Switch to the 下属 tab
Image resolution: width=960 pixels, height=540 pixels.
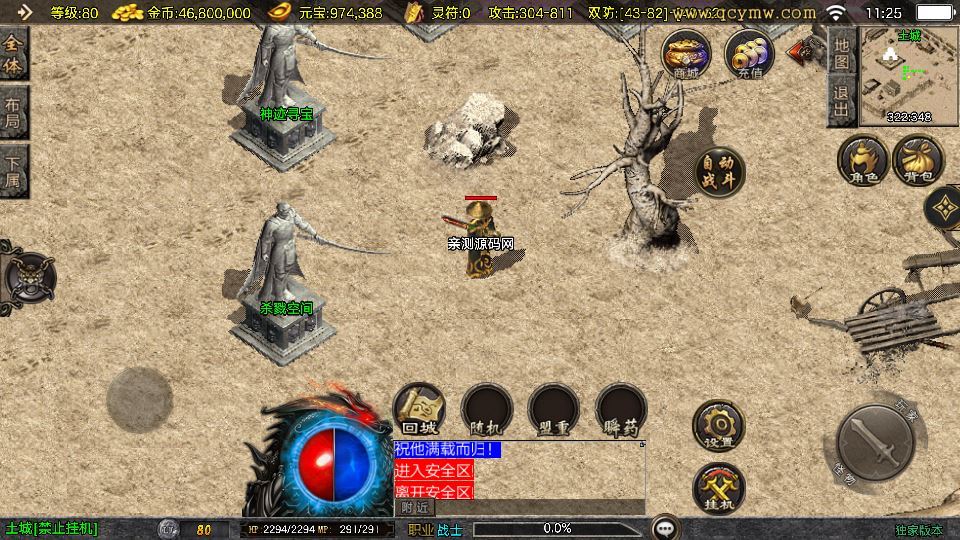click(13, 171)
